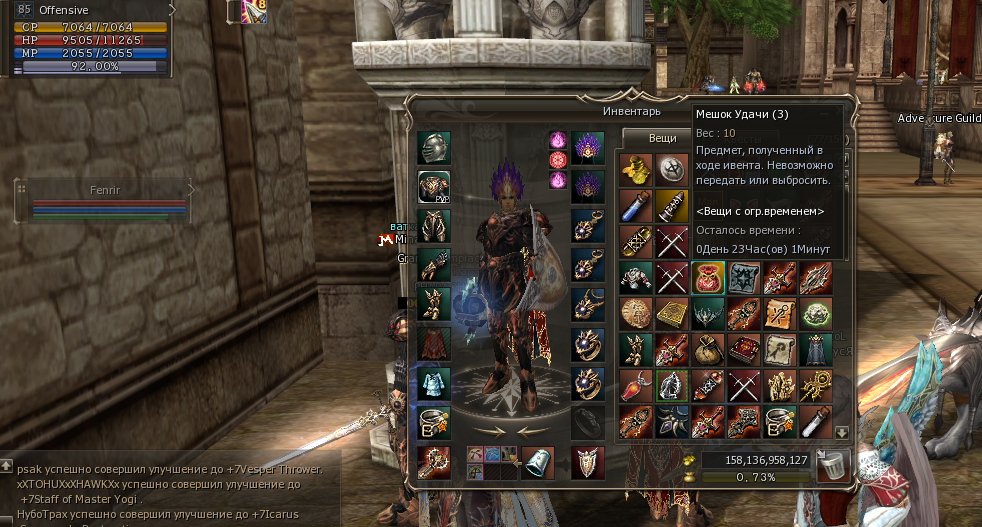Image resolution: width=982 pixels, height=527 pixels.
Task: Choose the equipped PvP chest armor
Action: (433, 187)
